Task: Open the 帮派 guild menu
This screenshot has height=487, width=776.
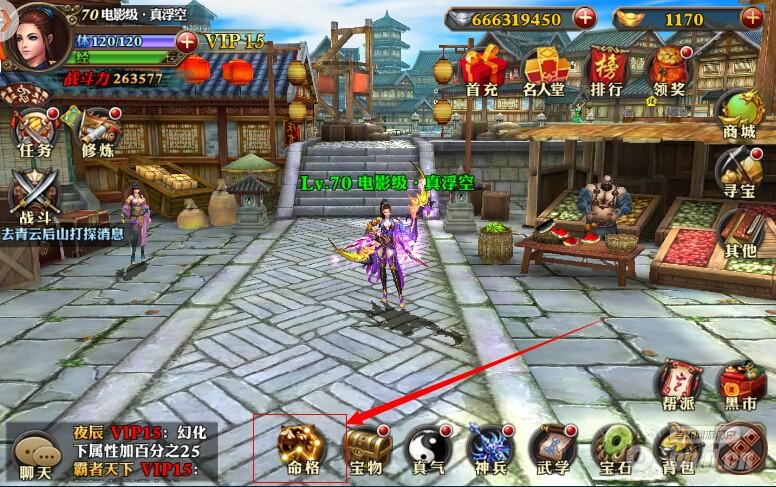Action: 679,387
